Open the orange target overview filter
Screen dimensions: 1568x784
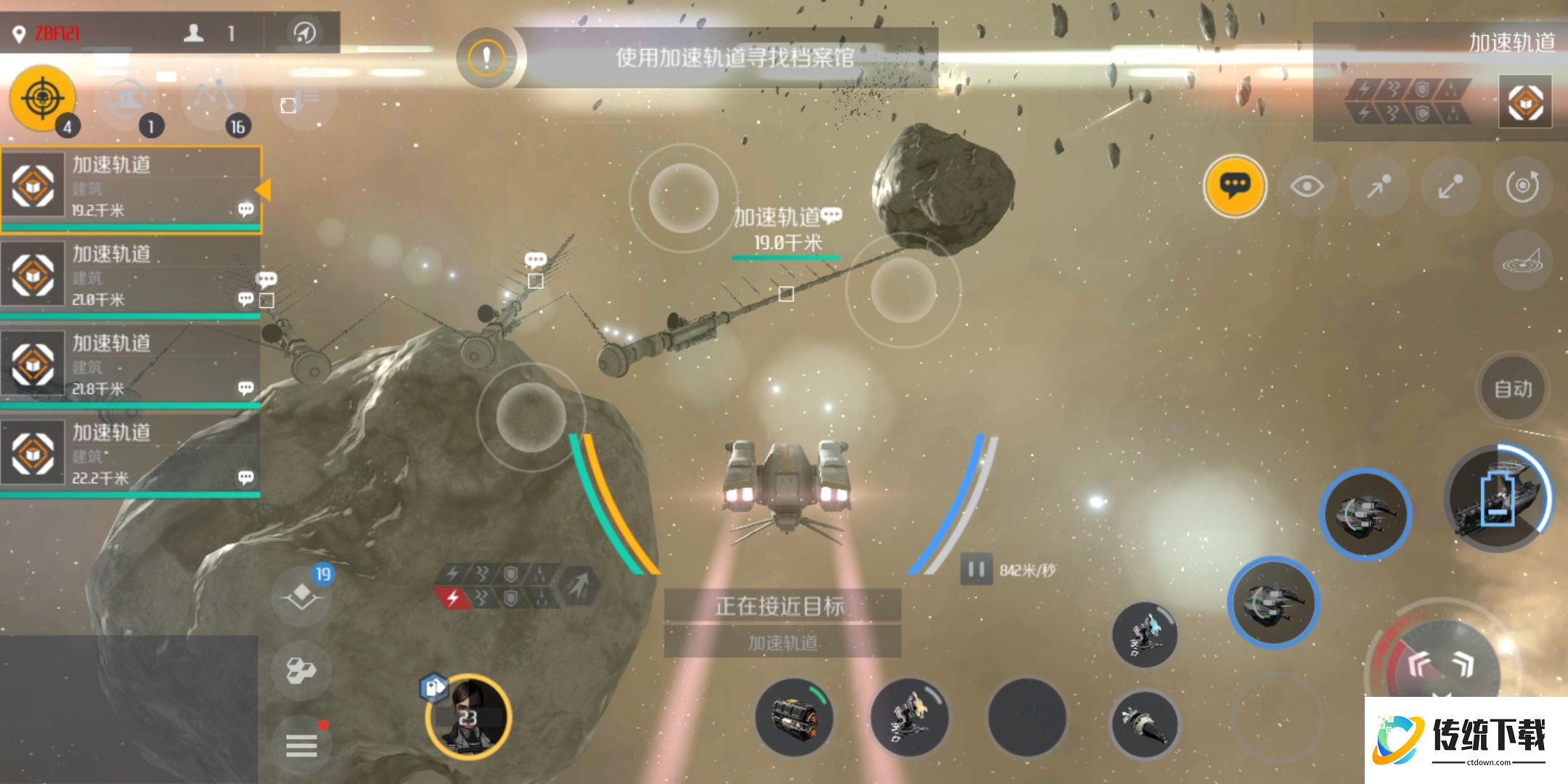click(42, 98)
